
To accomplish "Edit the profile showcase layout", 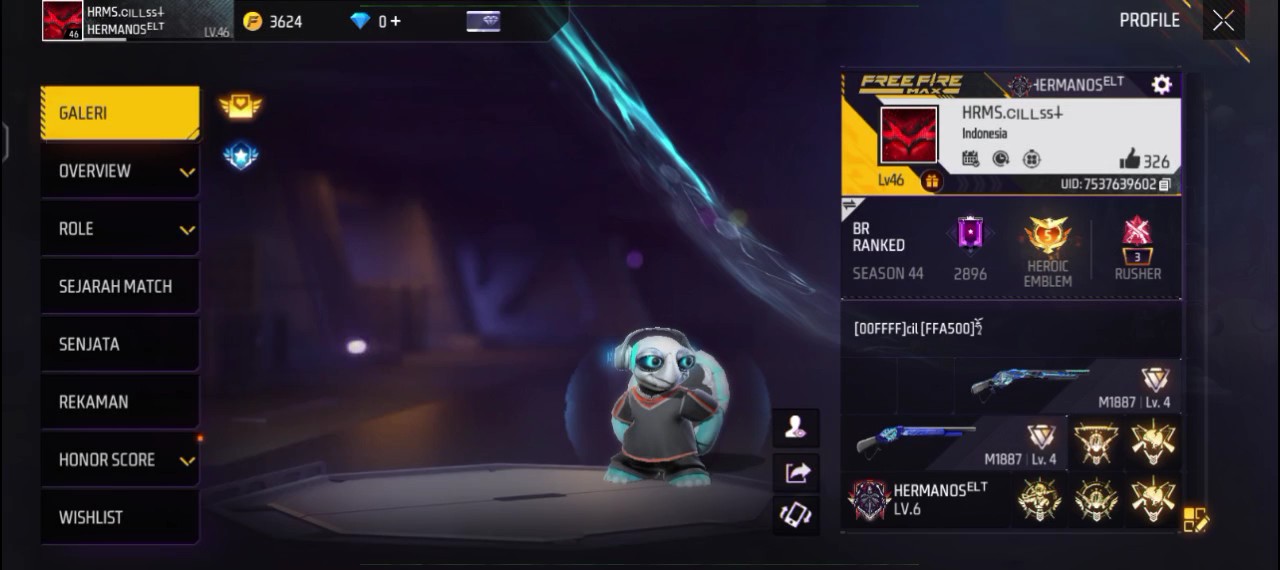I will coord(1196,519).
